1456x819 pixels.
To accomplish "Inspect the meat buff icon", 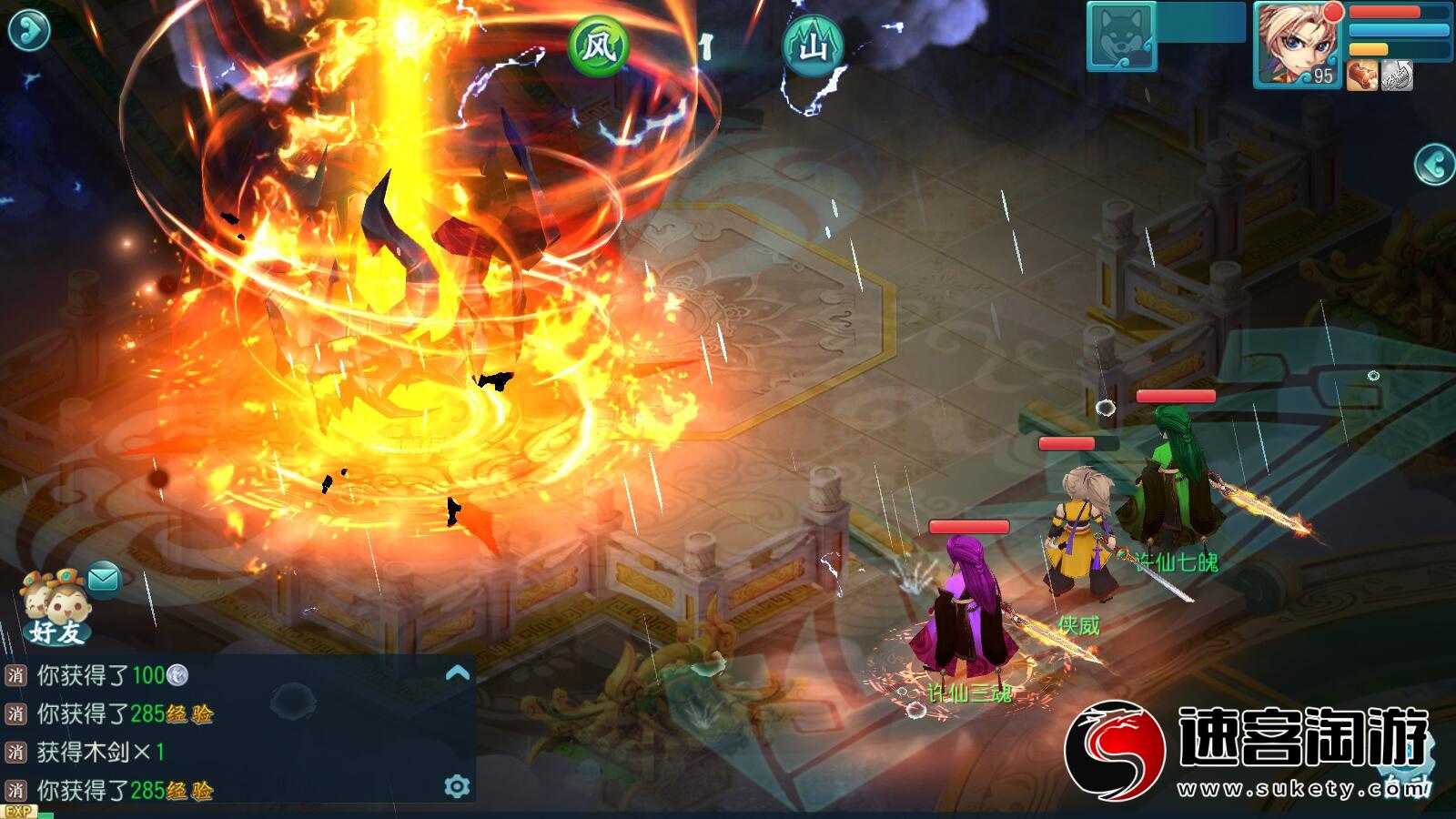I will coord(1362,76).
